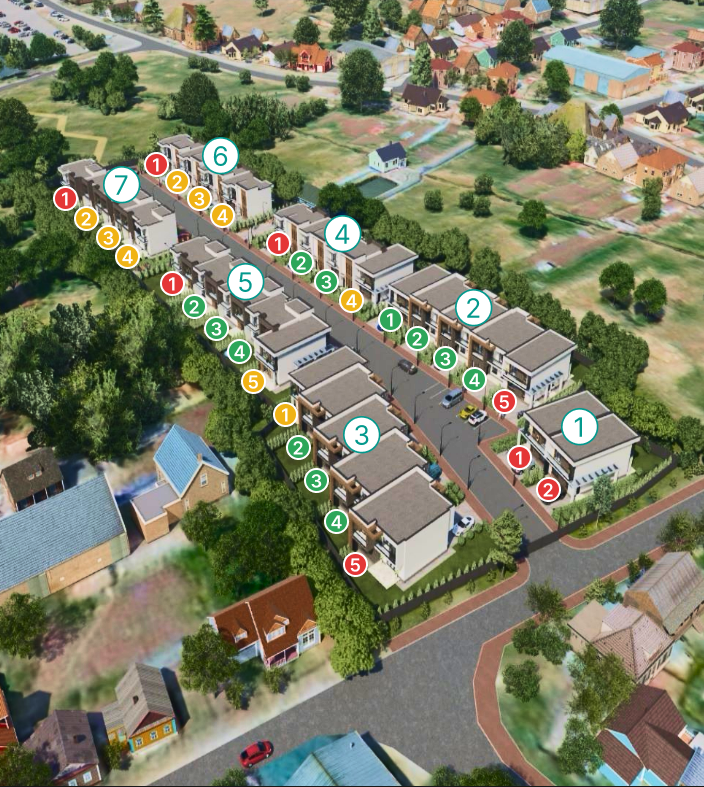Pick yellow unit 4 of building 7
This screenshot has height=787, width=704.
(127, 256)
